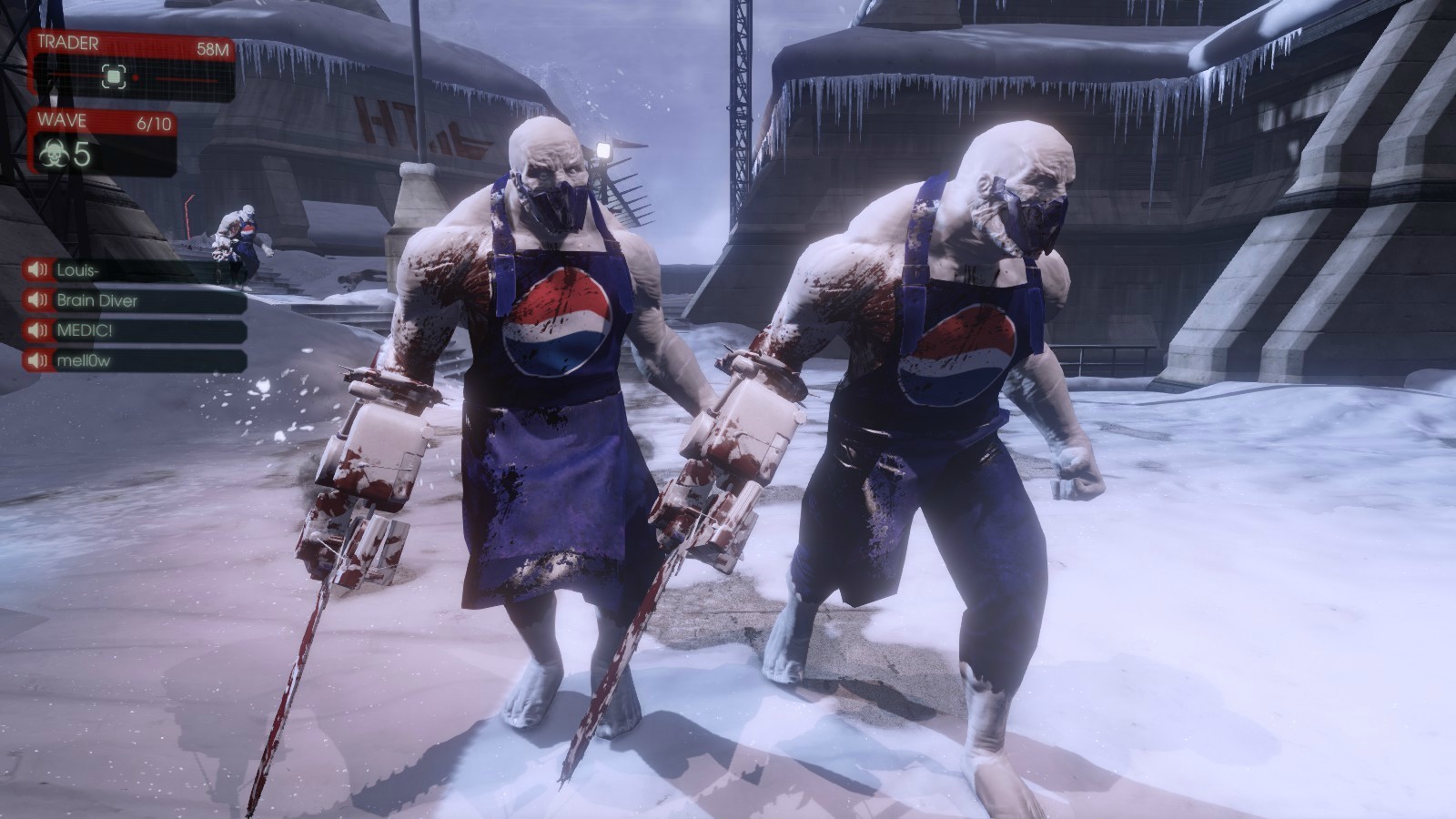1456x819 pixels.
Task: Select the Brain Diver voice chat row
Action: (135, 300)
